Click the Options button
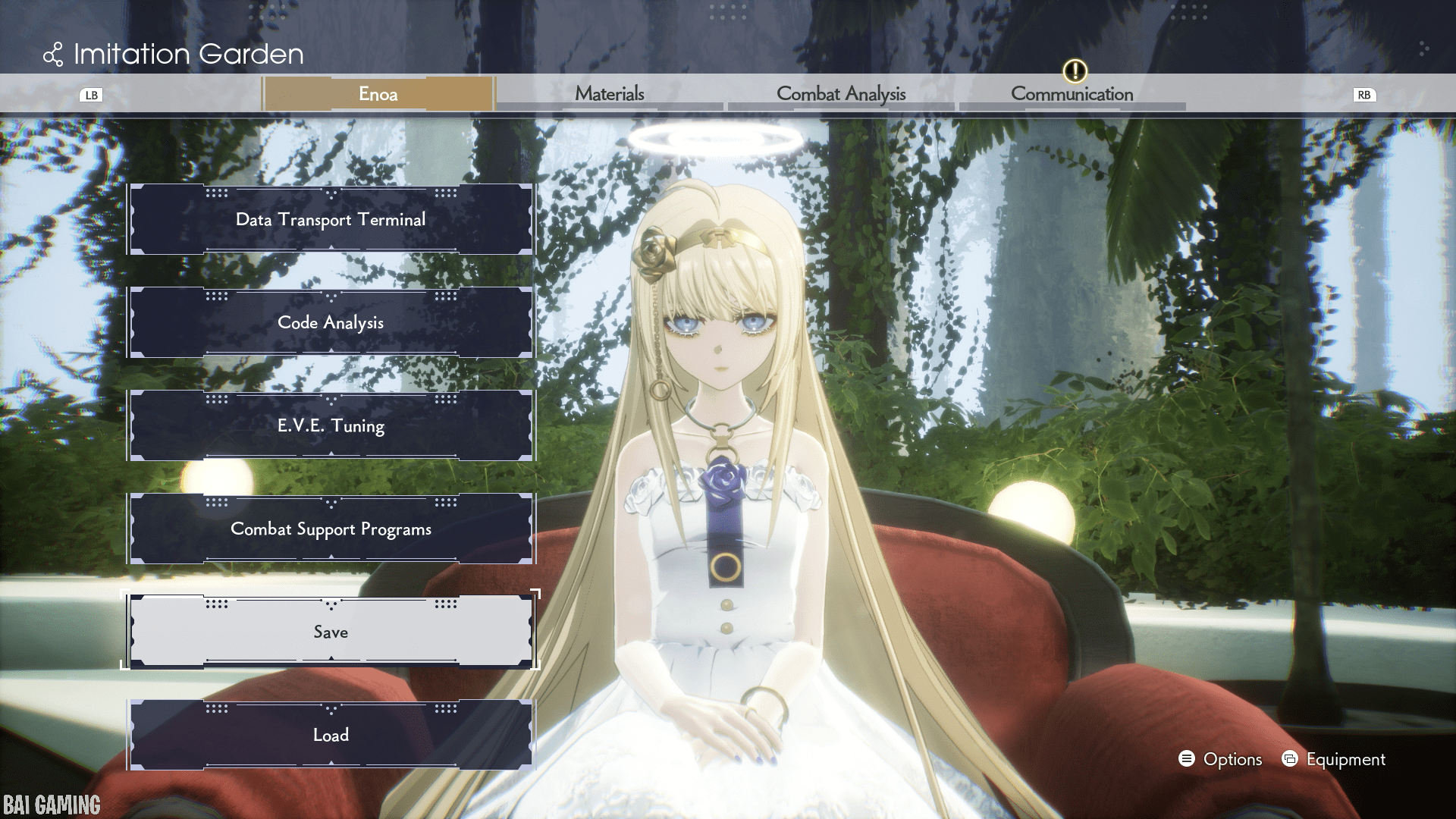Image resolution: width=1456 pixels, height=819 pixels. pos(1221,759)
